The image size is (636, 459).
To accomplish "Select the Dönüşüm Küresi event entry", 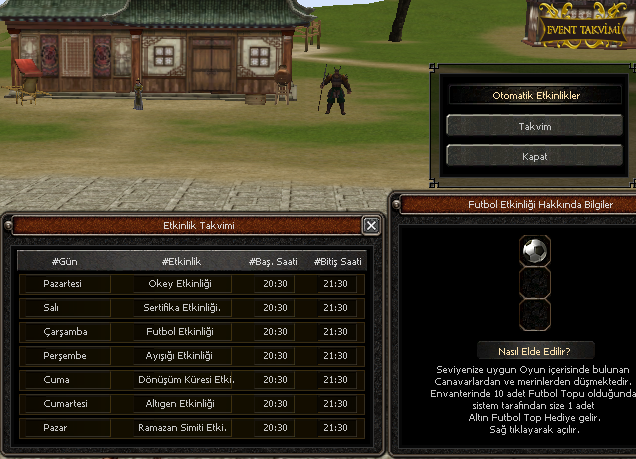I will 183,379.
